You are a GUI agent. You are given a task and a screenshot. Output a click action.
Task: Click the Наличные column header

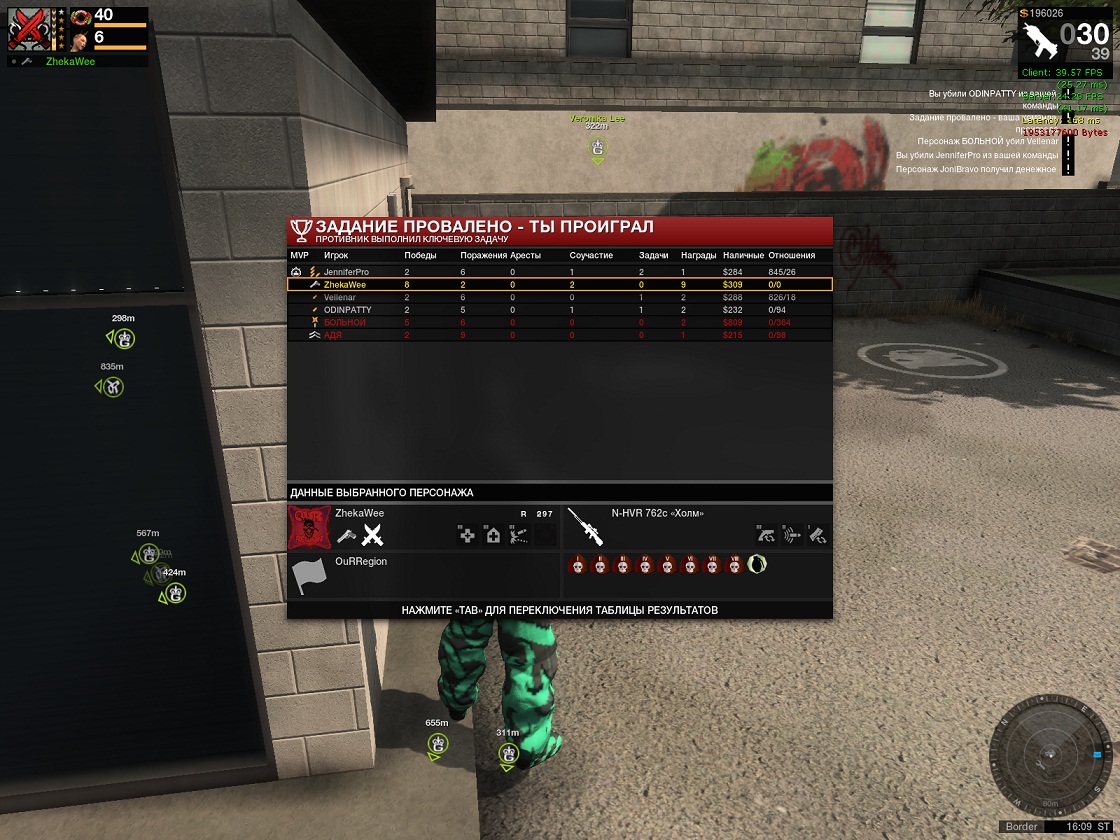[x=743, y=256]
